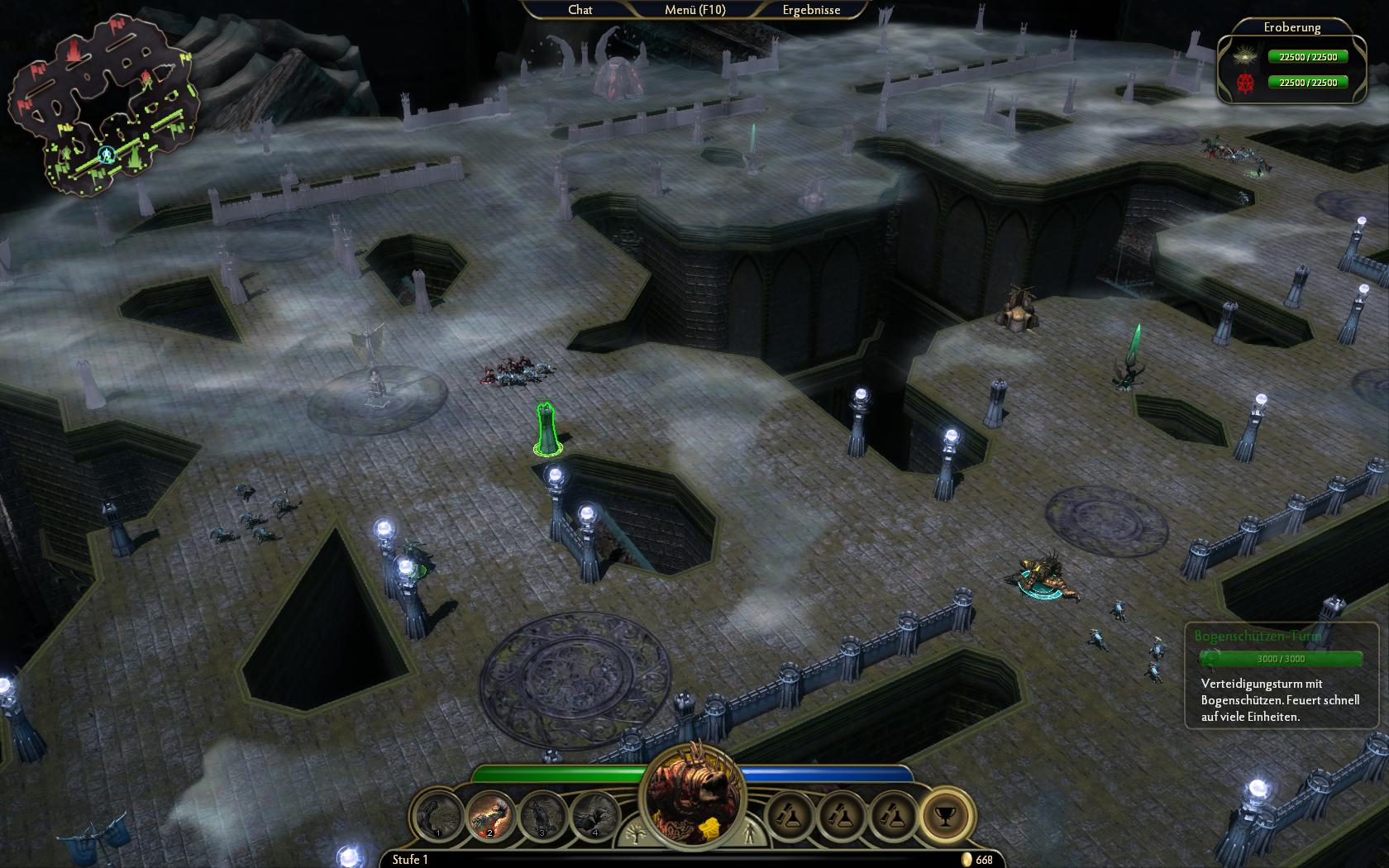Viewport: 1389px width, 868px height.
Task: Show the Ergebnisse results screen
Action: [x=811, y=10]
